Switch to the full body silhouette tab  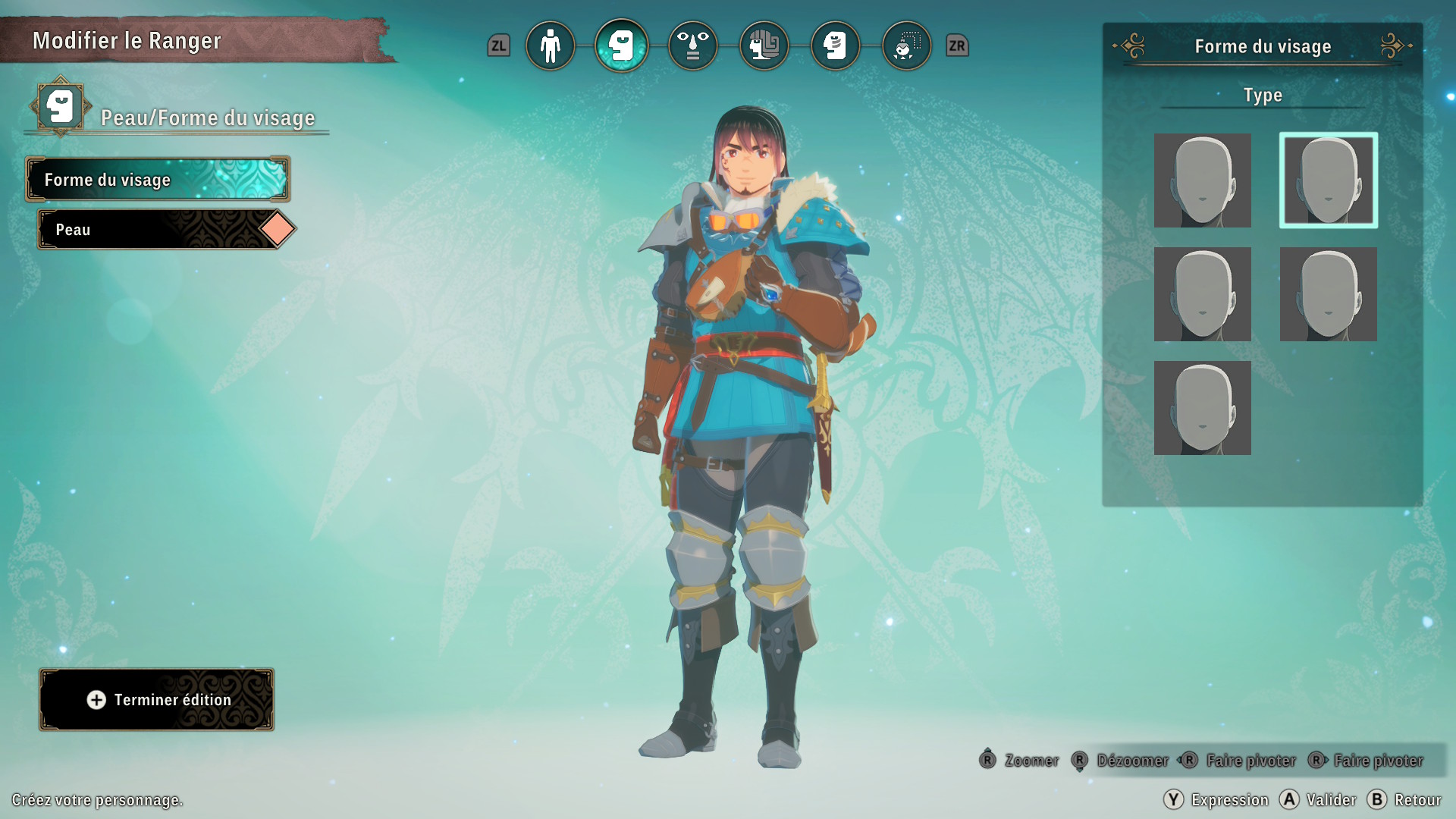click(x=550, y=46)
